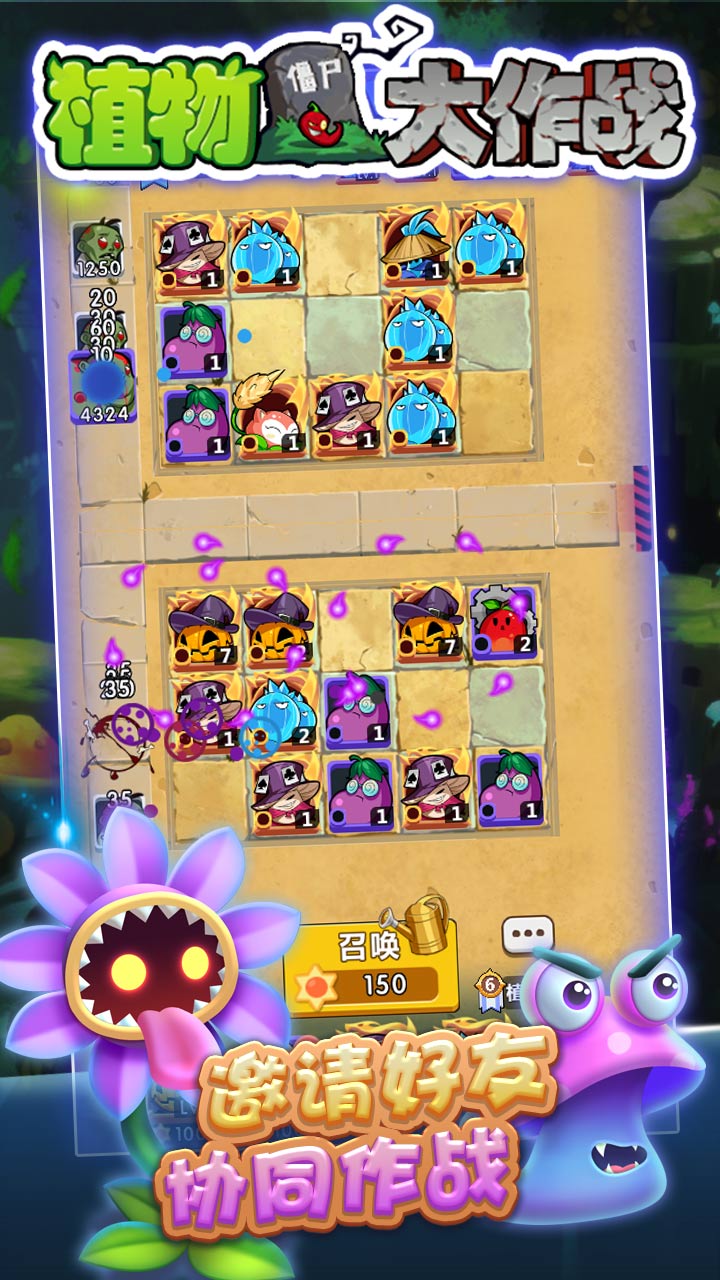This screenshot has width=720, height=1280.
Task: Open the chat bubble with three dots
Action: click(x=527, y=936)
